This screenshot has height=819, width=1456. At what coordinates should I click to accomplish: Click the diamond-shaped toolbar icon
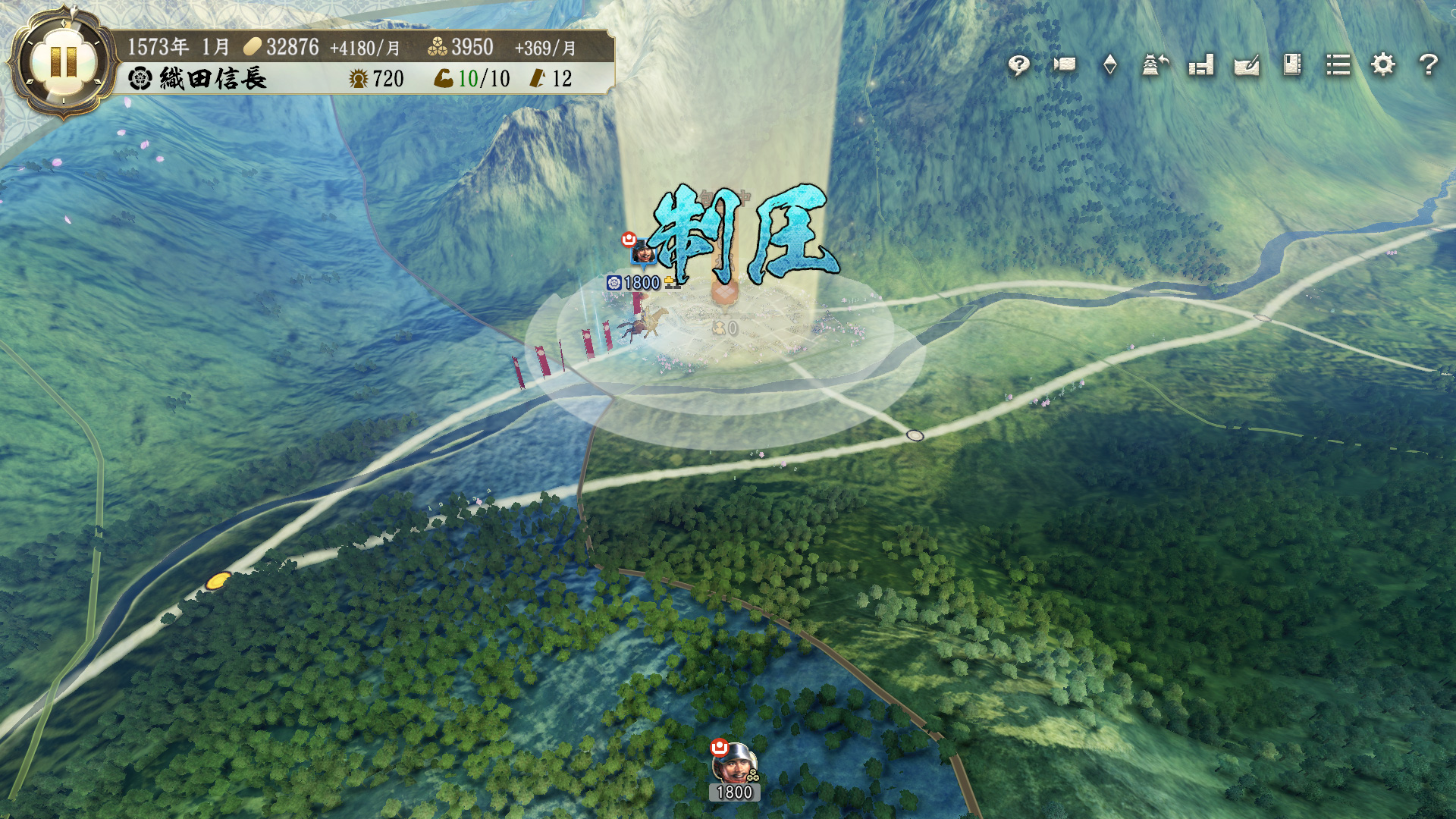click(1109, 65)
